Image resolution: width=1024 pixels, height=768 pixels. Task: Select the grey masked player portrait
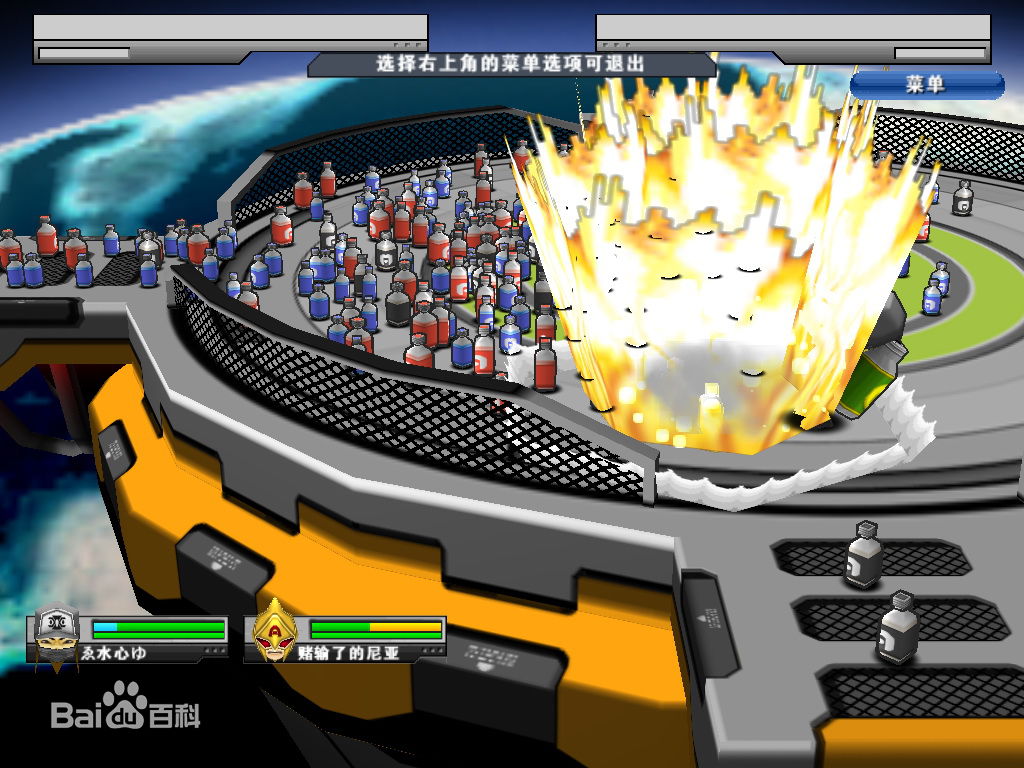pyautogui.click(x=56, y=631)
